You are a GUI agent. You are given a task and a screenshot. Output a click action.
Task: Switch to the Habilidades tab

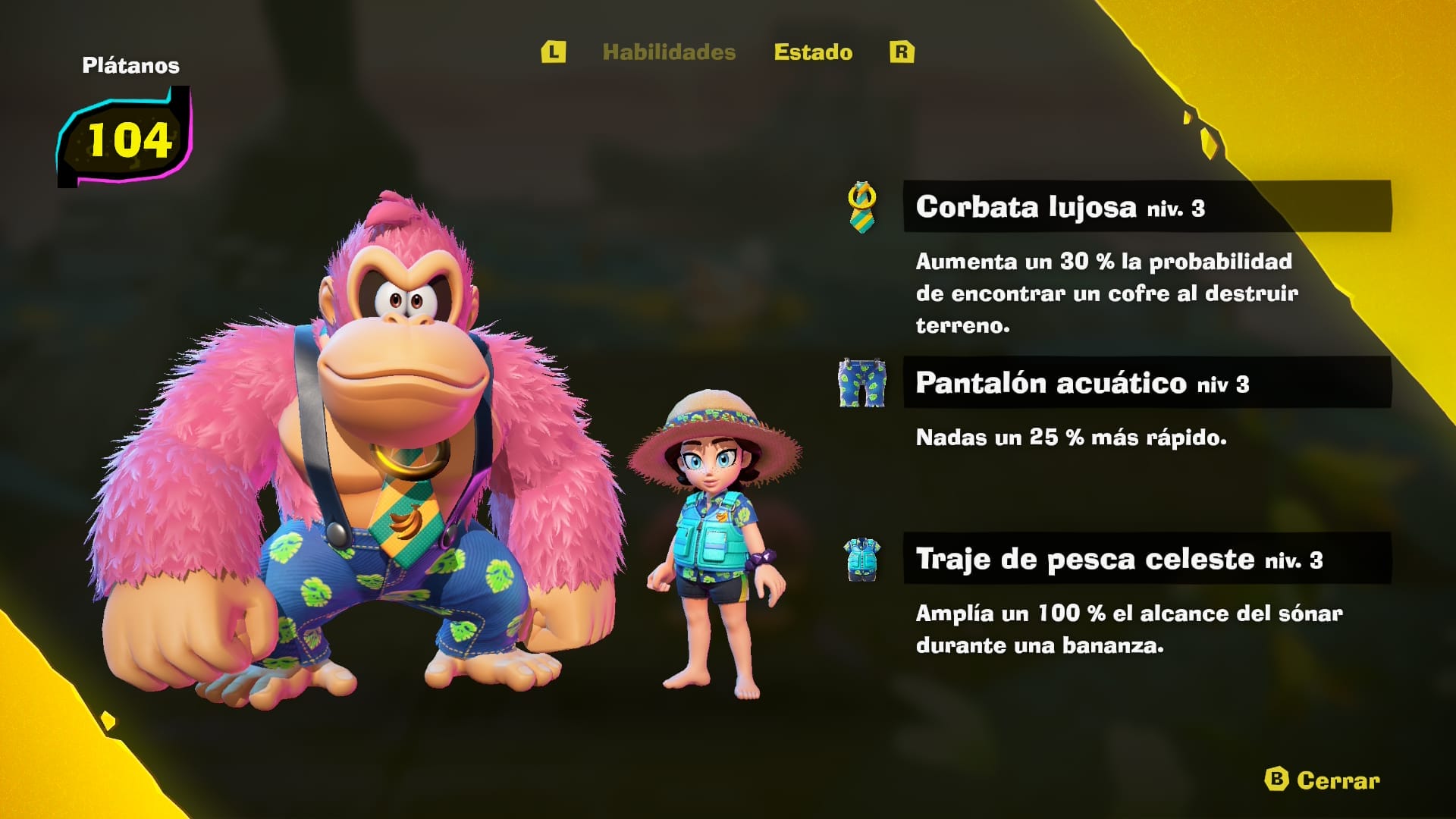click(670, 53)
